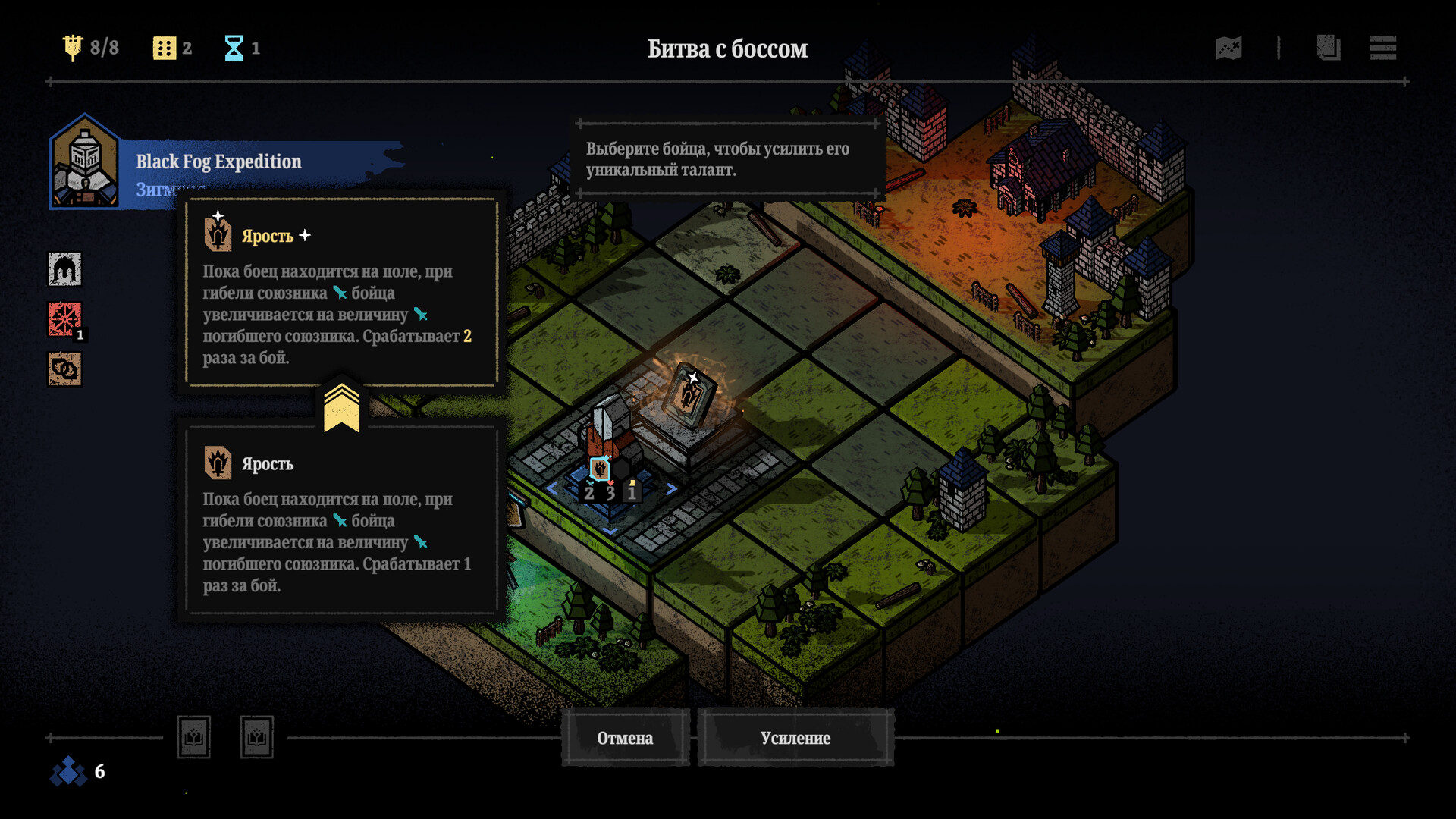Image resolution: width=1456 pixels, height=819 pixels.
Task: Cancel with the Отмена button
Action: (x=625, y=738)
